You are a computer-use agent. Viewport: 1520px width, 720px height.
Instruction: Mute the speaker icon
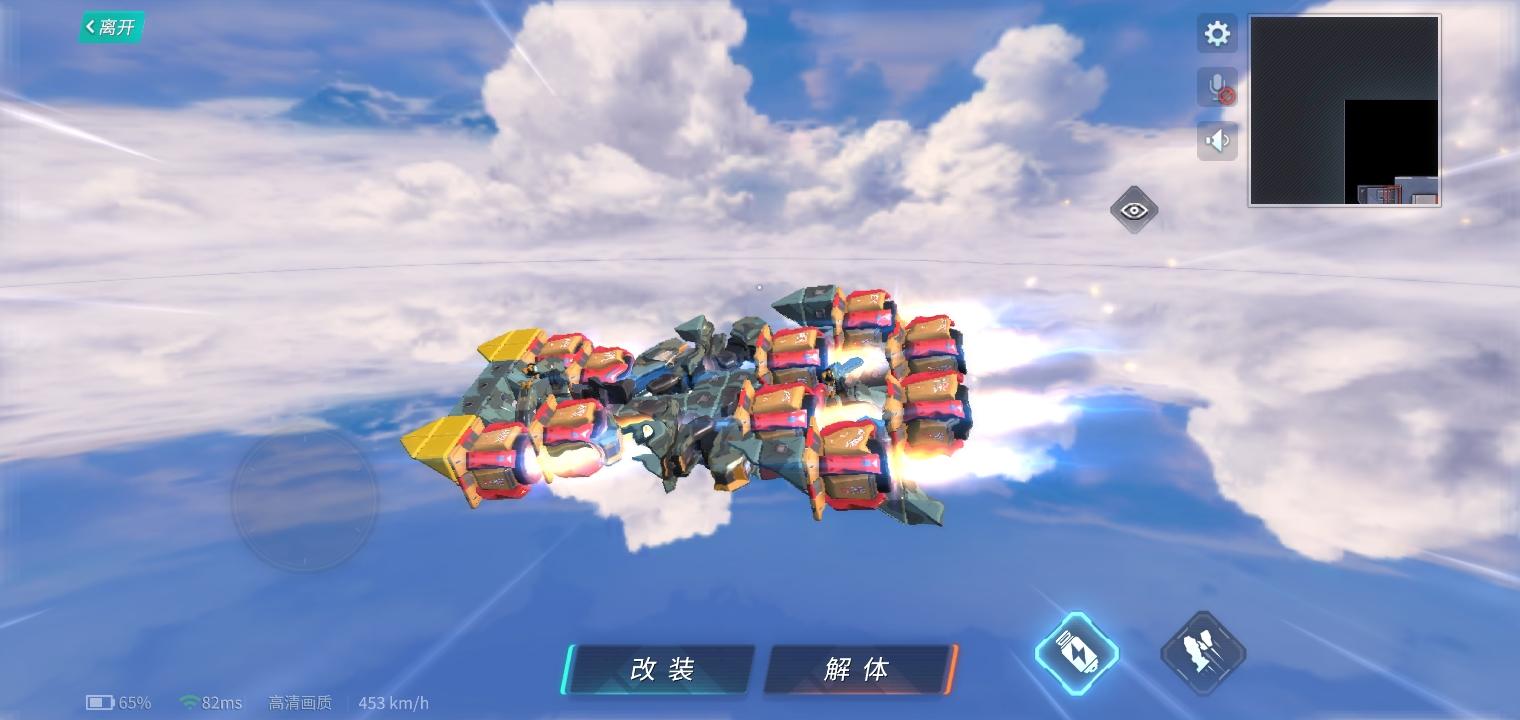[x=1217, y=140]
